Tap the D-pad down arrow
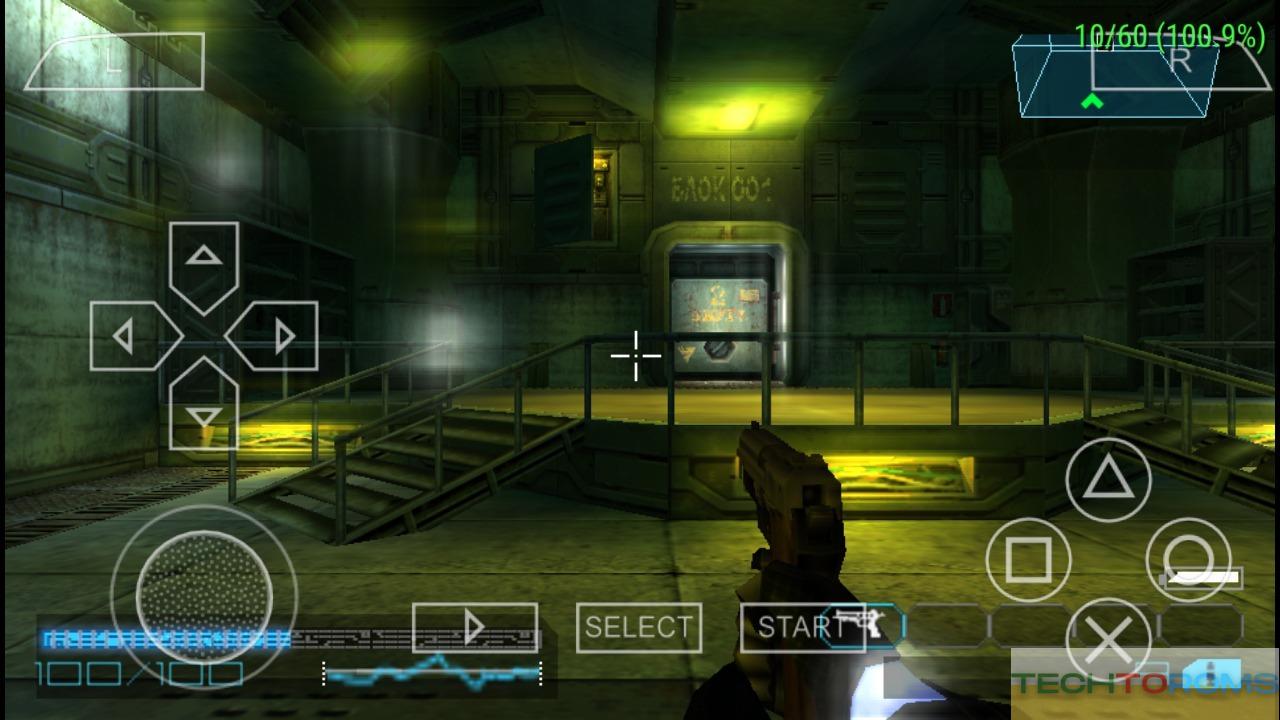 204,410
